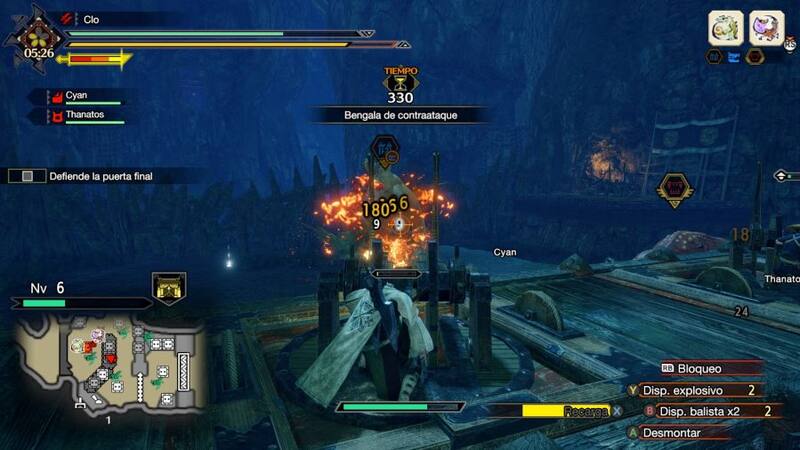Select party member Thanatos in the list
The height and width of the screenshot is (450, 800).
[x=90, y=117]
